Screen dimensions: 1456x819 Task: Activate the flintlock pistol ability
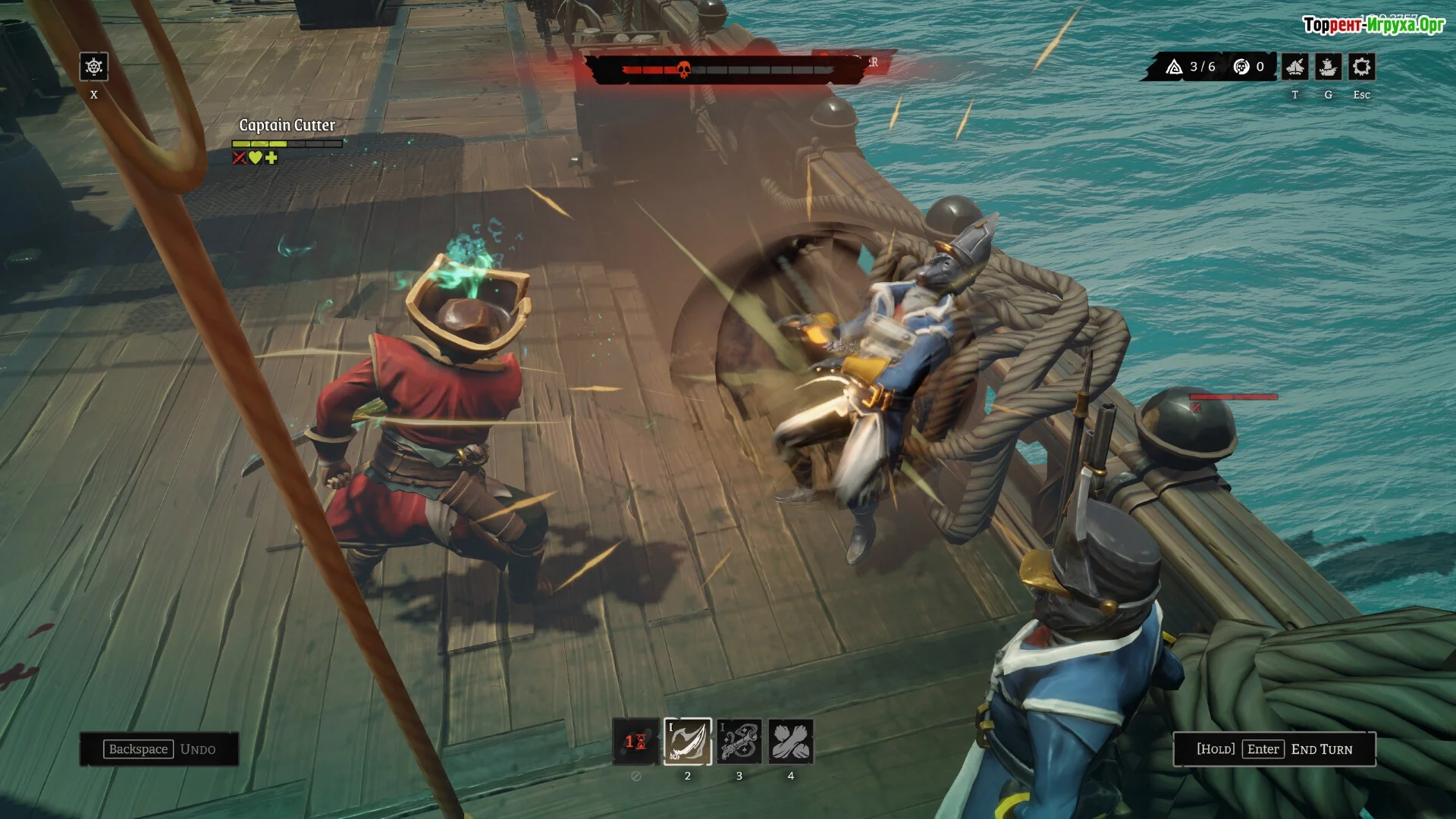739,741
